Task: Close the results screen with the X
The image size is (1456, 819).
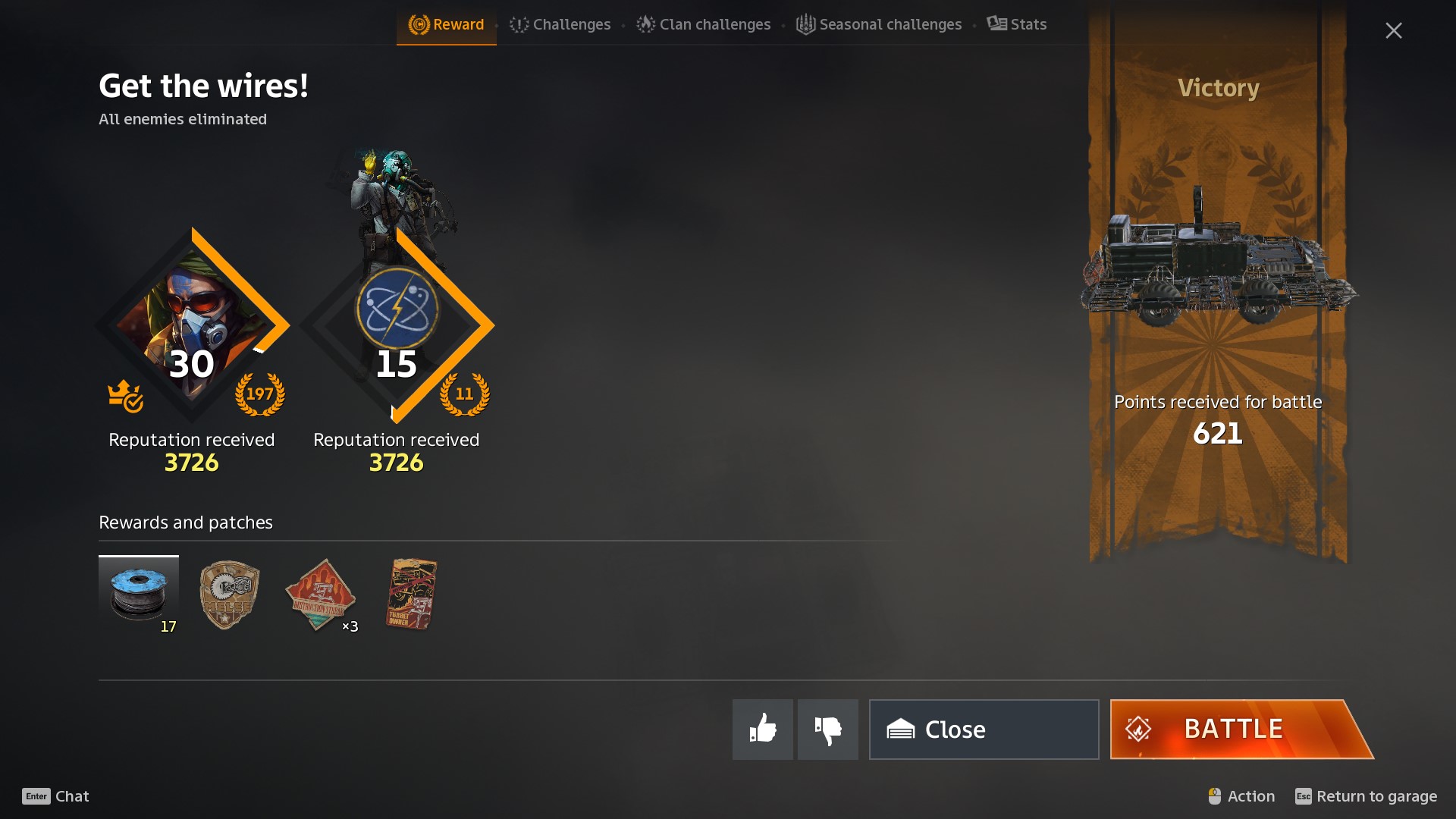Action: pos(1393,30)
